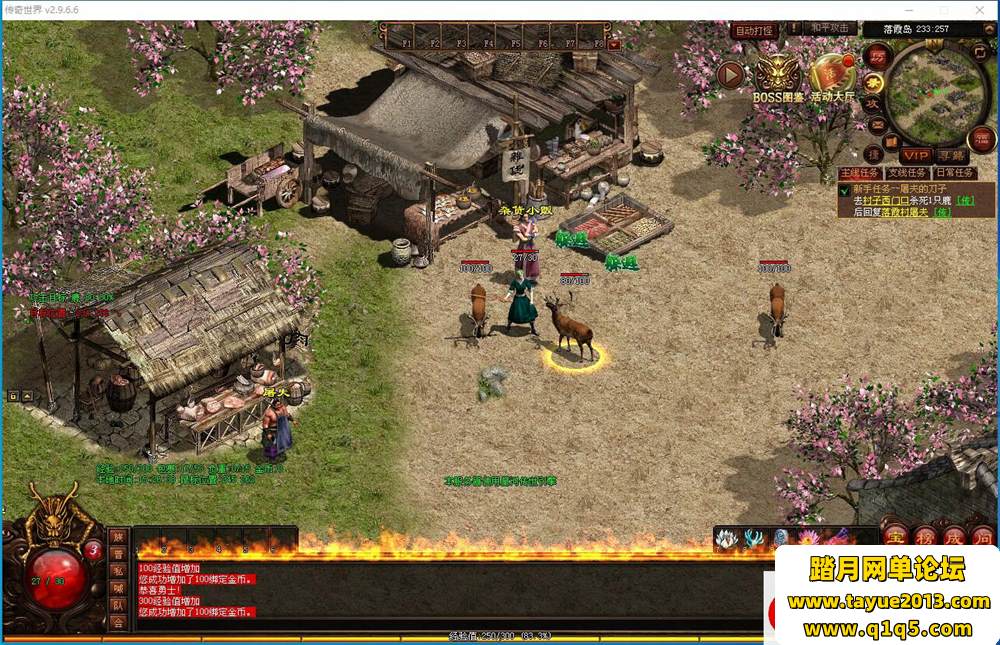The height and width of the screenshot is (645, 1000).
Task: Open the BOSS图鉴 boss codex
Action: pyautogui.click(x=776, y=76)
